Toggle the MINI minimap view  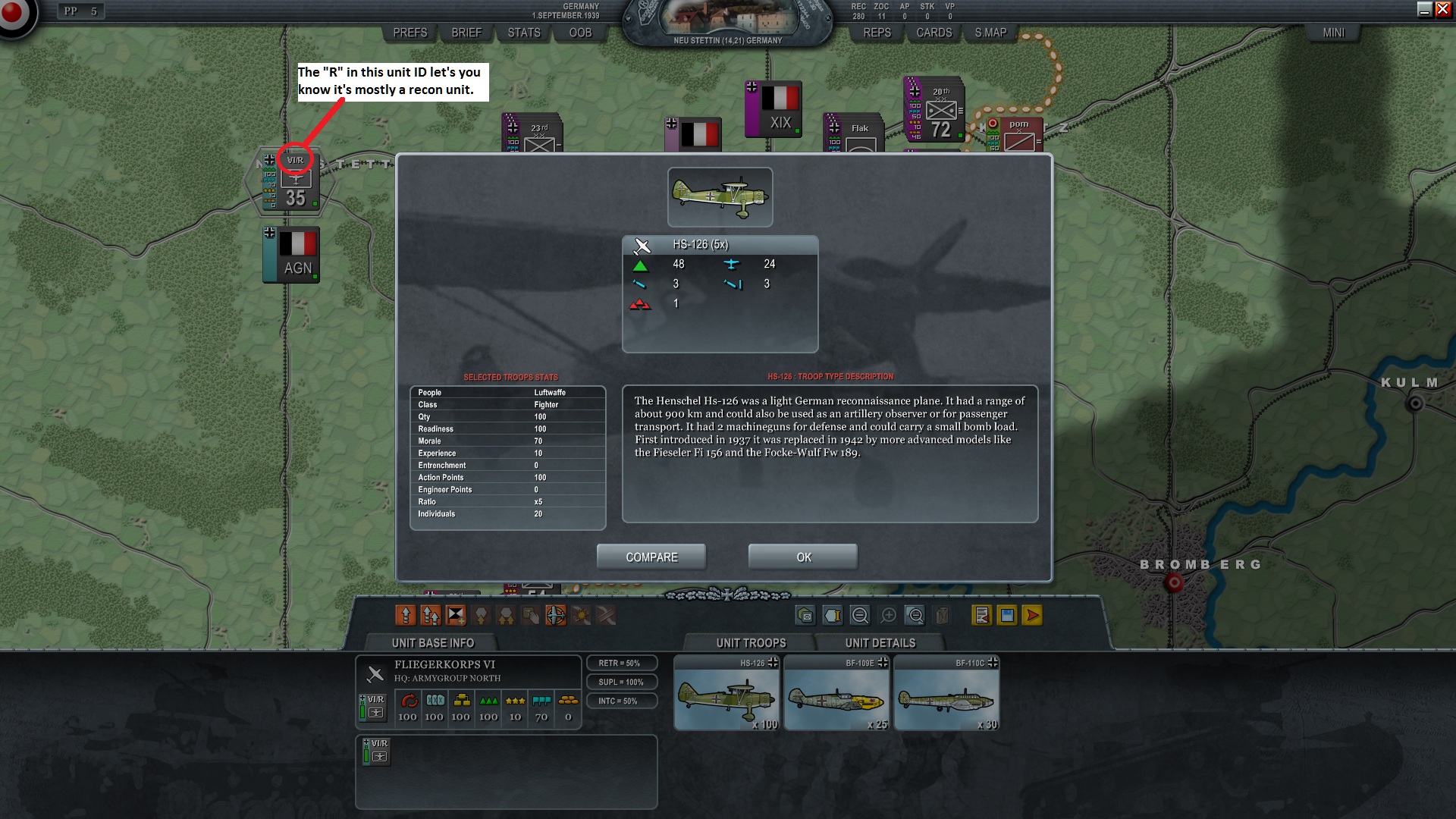[x=1333, y=33]
